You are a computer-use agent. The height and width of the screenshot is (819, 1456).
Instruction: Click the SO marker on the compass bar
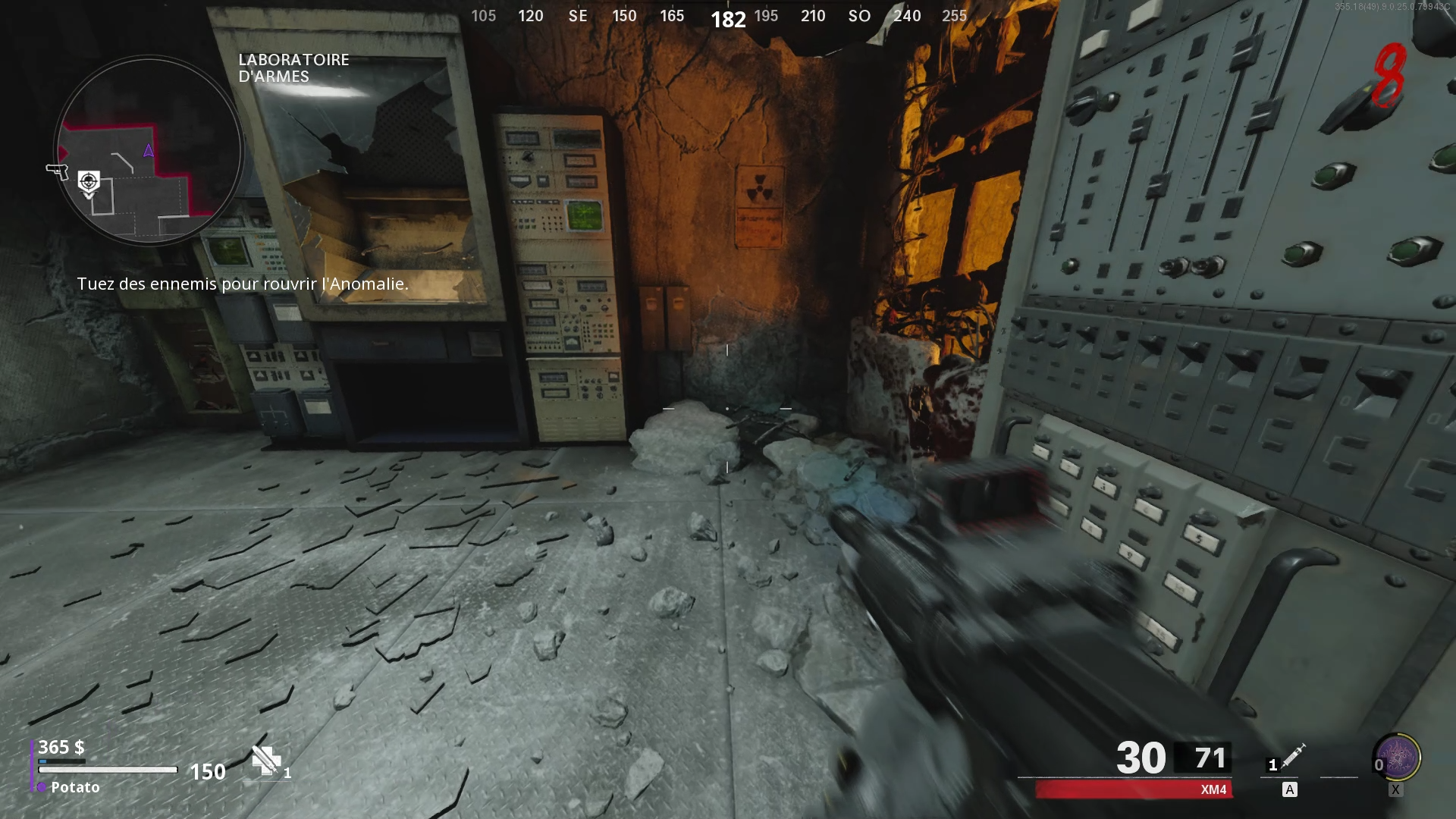click(x=859, y=16)
